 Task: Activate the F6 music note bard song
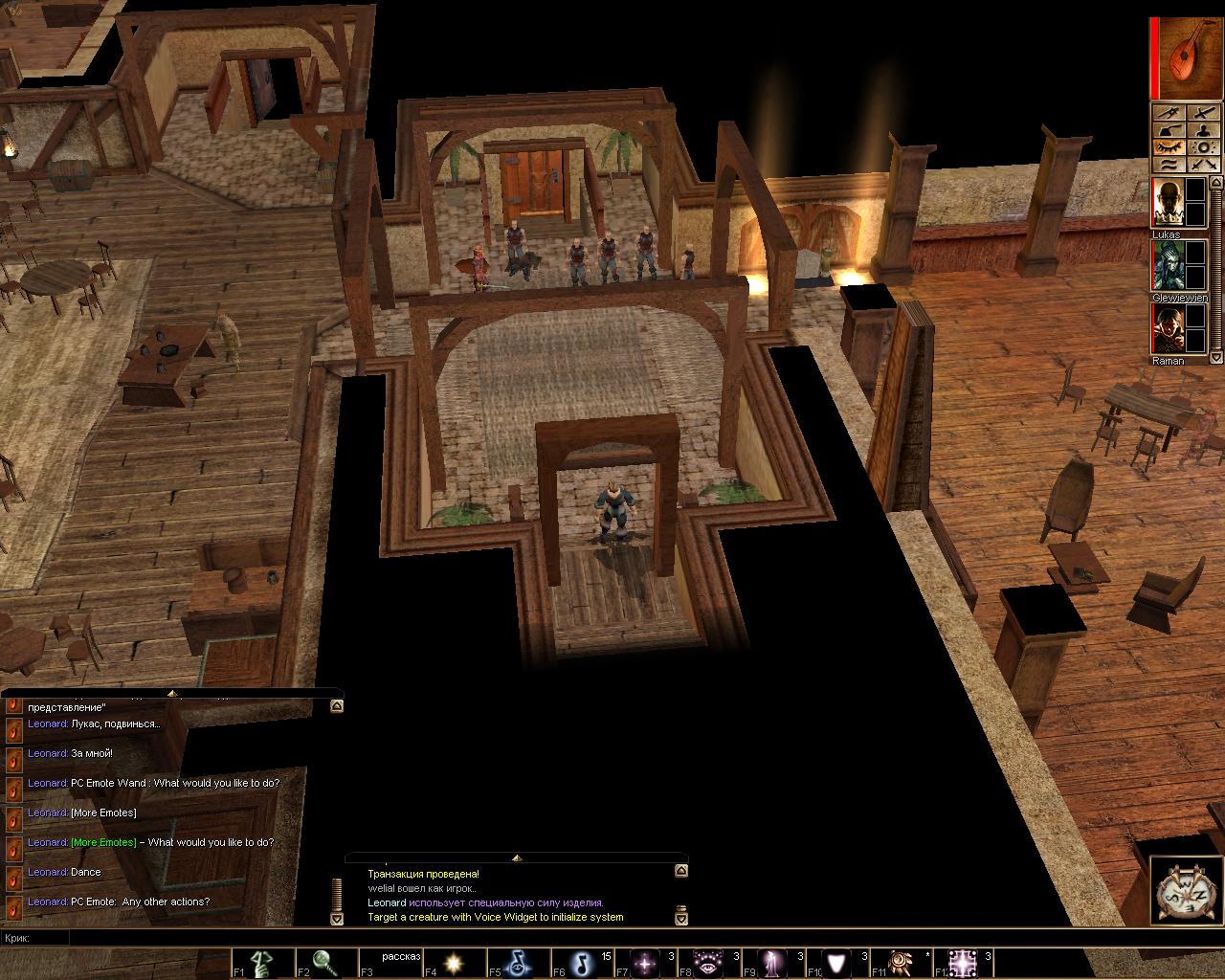[x=582, y=963]
